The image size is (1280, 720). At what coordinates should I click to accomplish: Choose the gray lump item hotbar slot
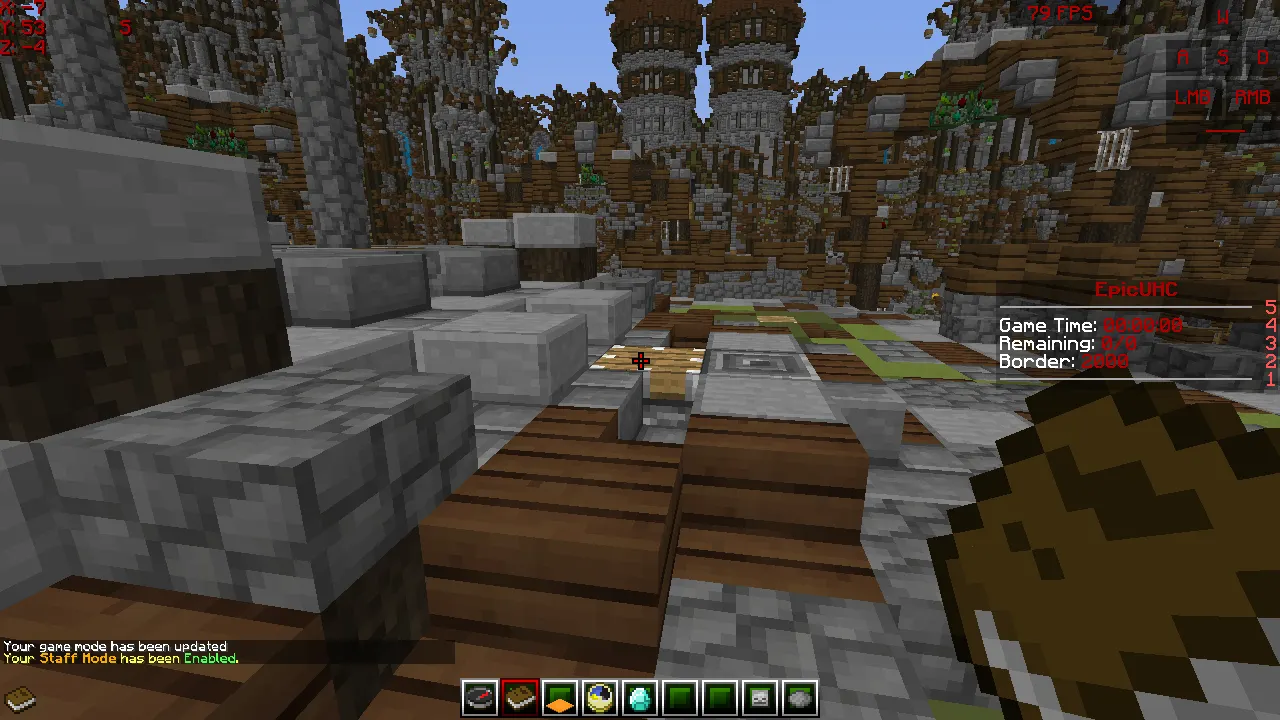pyautogui.click(x=800, y=698)
